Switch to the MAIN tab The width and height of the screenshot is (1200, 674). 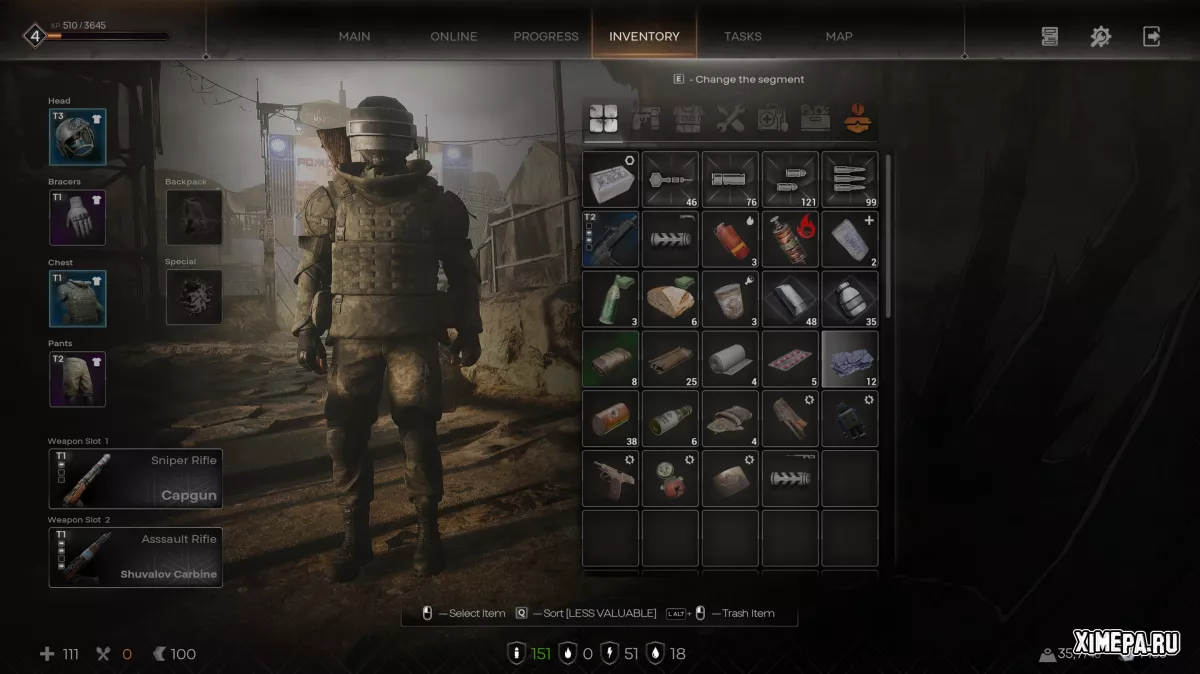(354, 36)
